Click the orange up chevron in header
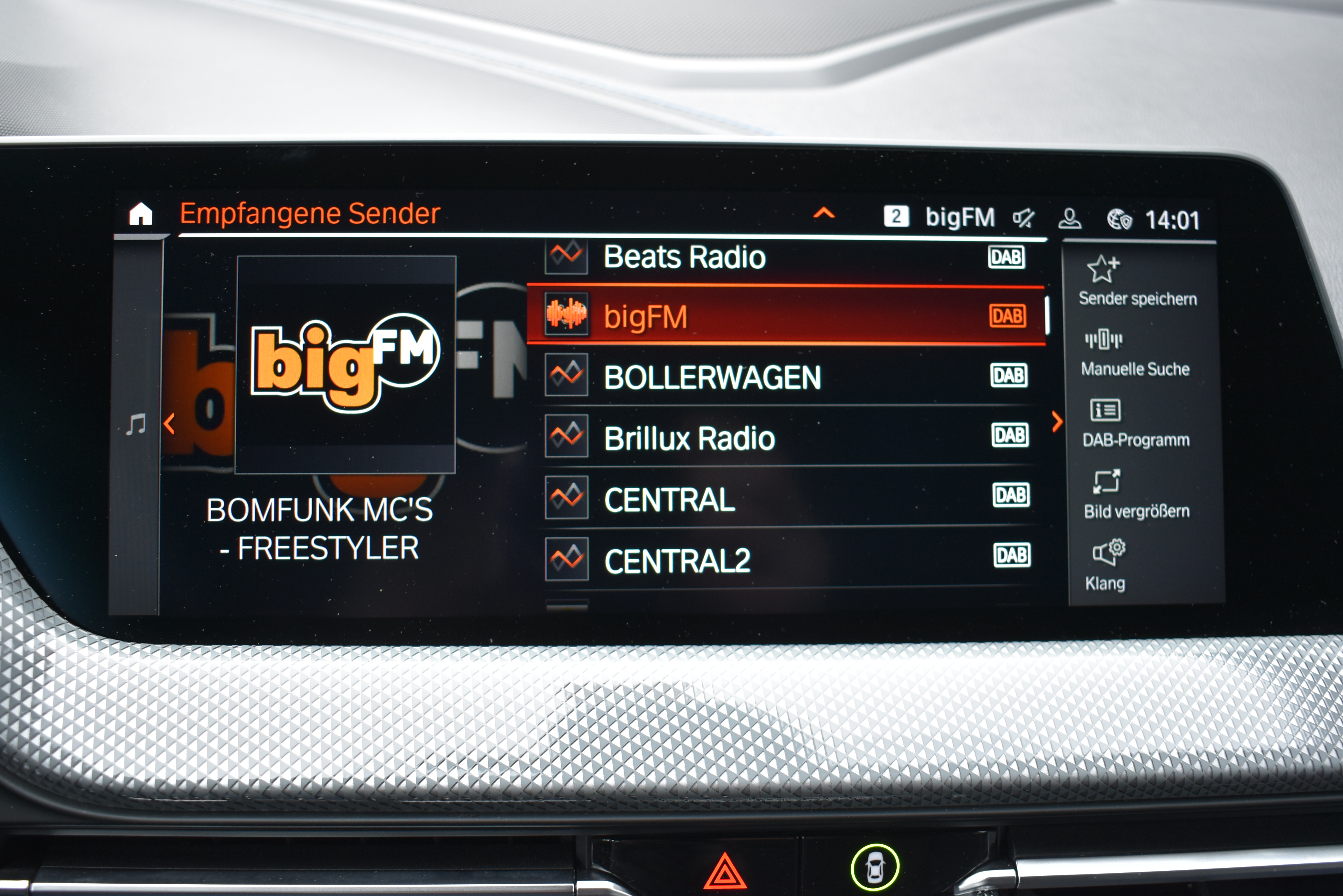Viewport: 1343px width, 896px height. click(824, 214)
